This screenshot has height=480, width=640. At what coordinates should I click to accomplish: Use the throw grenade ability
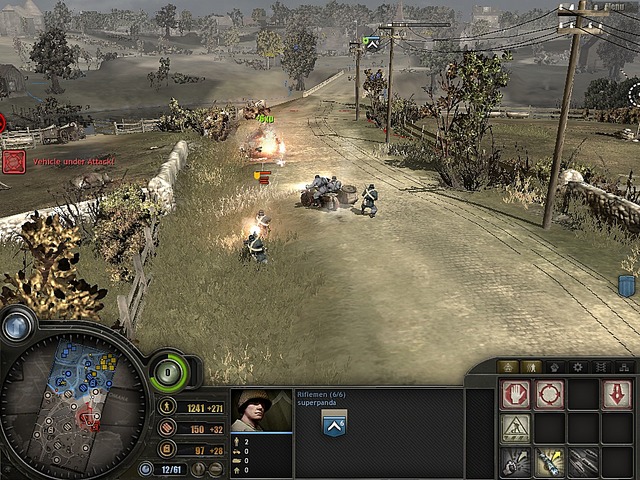coord(515,461)
